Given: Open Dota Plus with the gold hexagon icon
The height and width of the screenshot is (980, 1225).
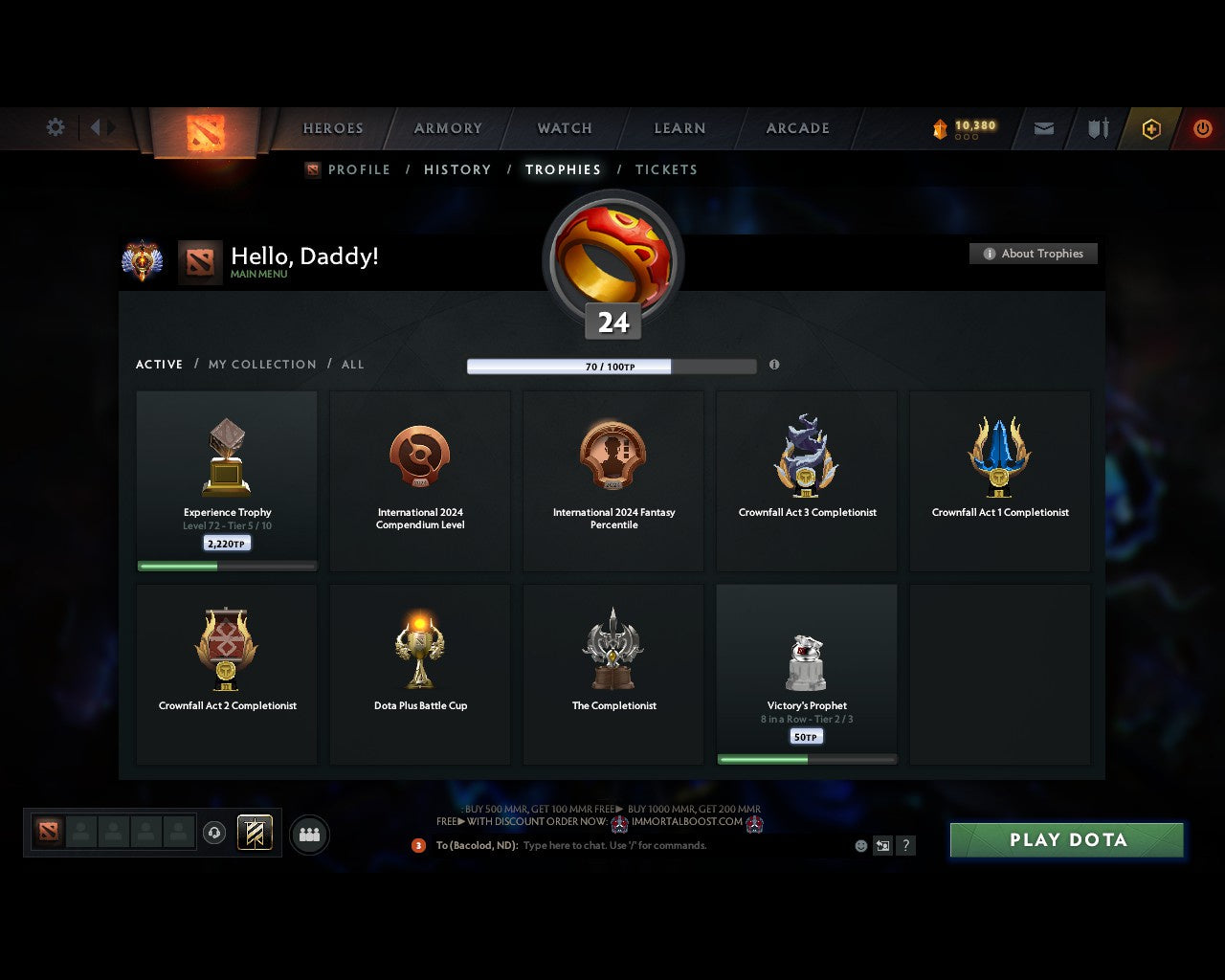Looking at the screenshot, I should click(1150, 128).
